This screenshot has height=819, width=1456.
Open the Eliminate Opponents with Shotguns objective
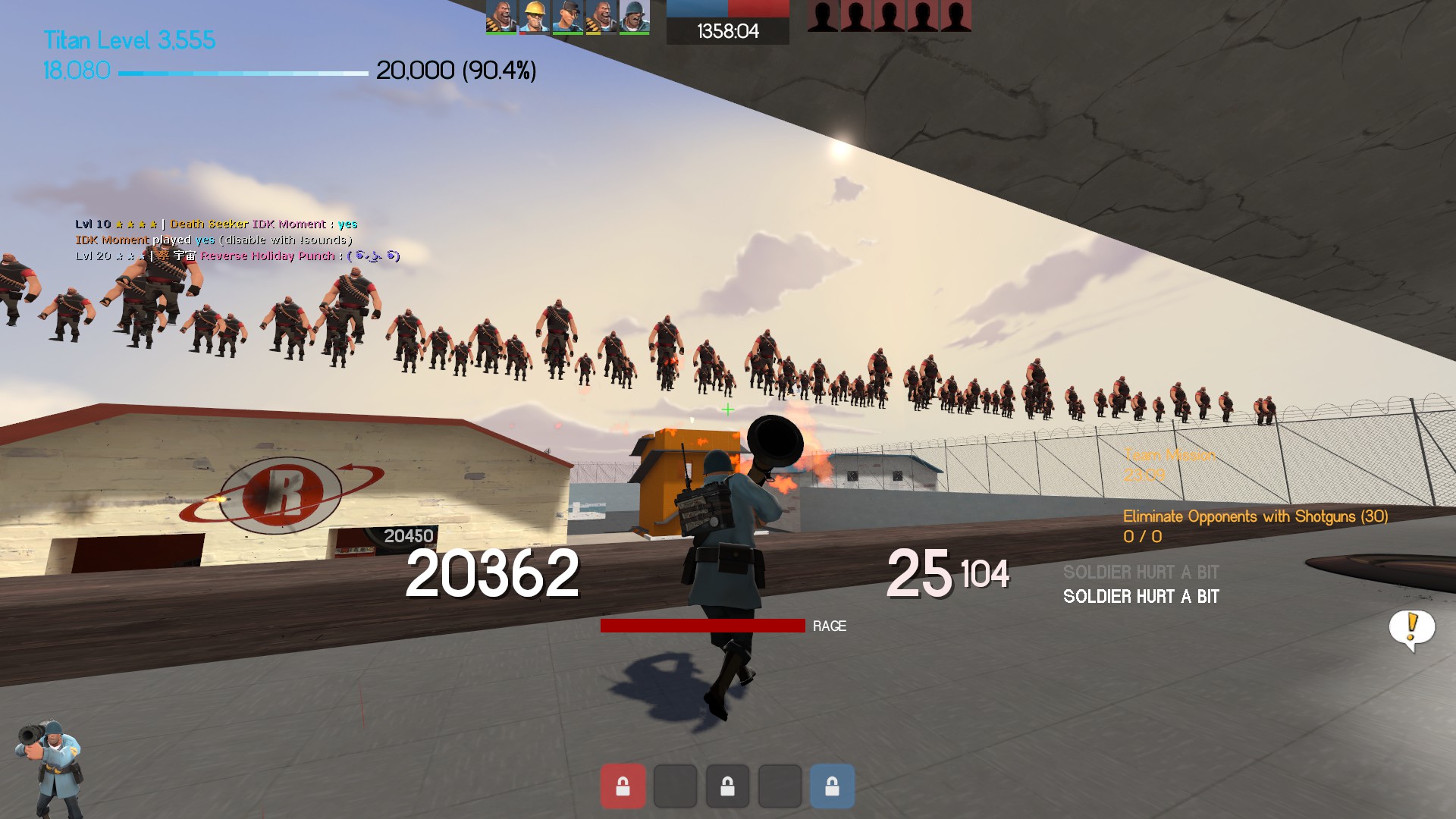[1254, 516]
